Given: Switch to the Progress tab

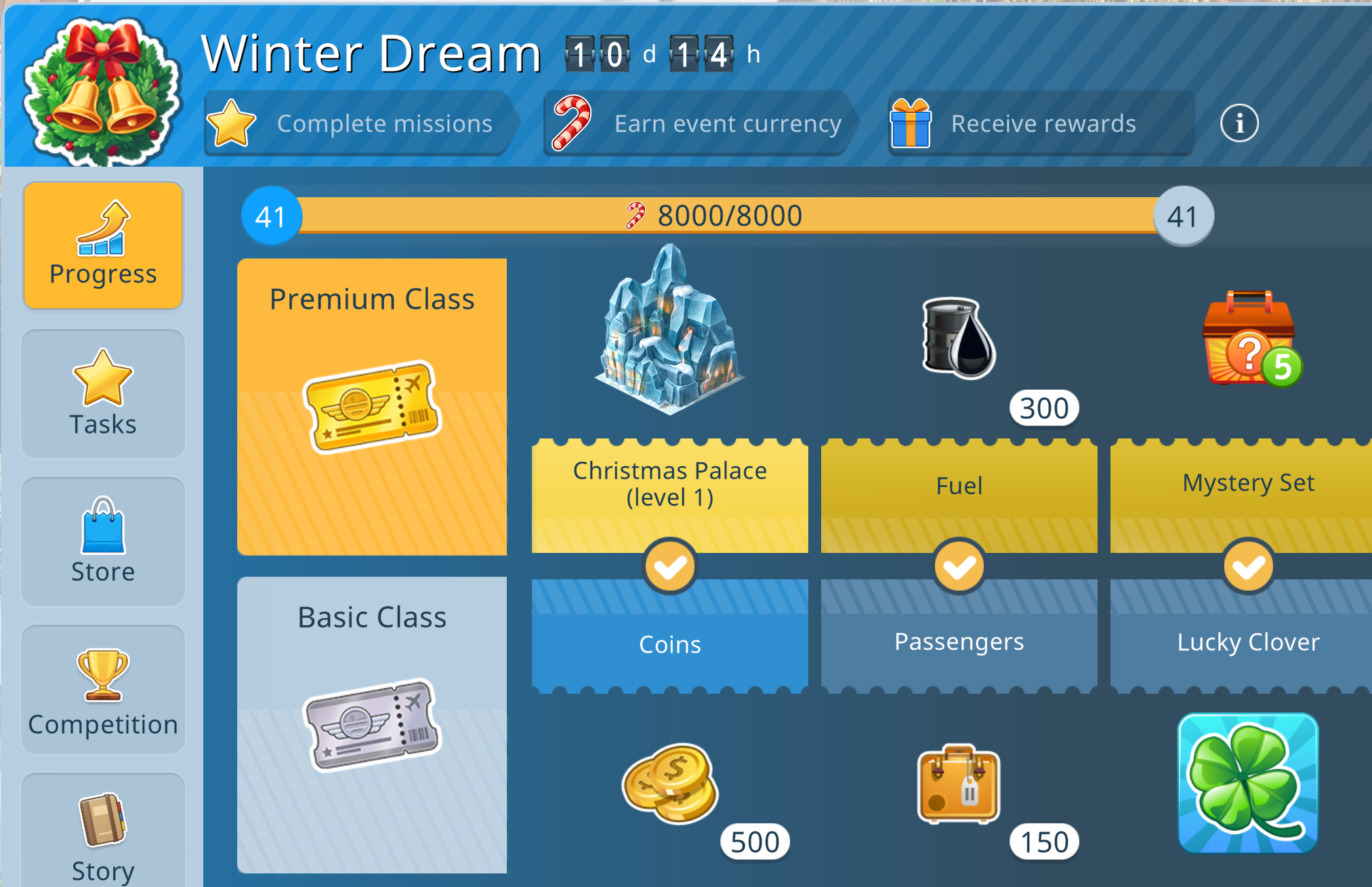Looking at the screenshot, I should (103, 245).
